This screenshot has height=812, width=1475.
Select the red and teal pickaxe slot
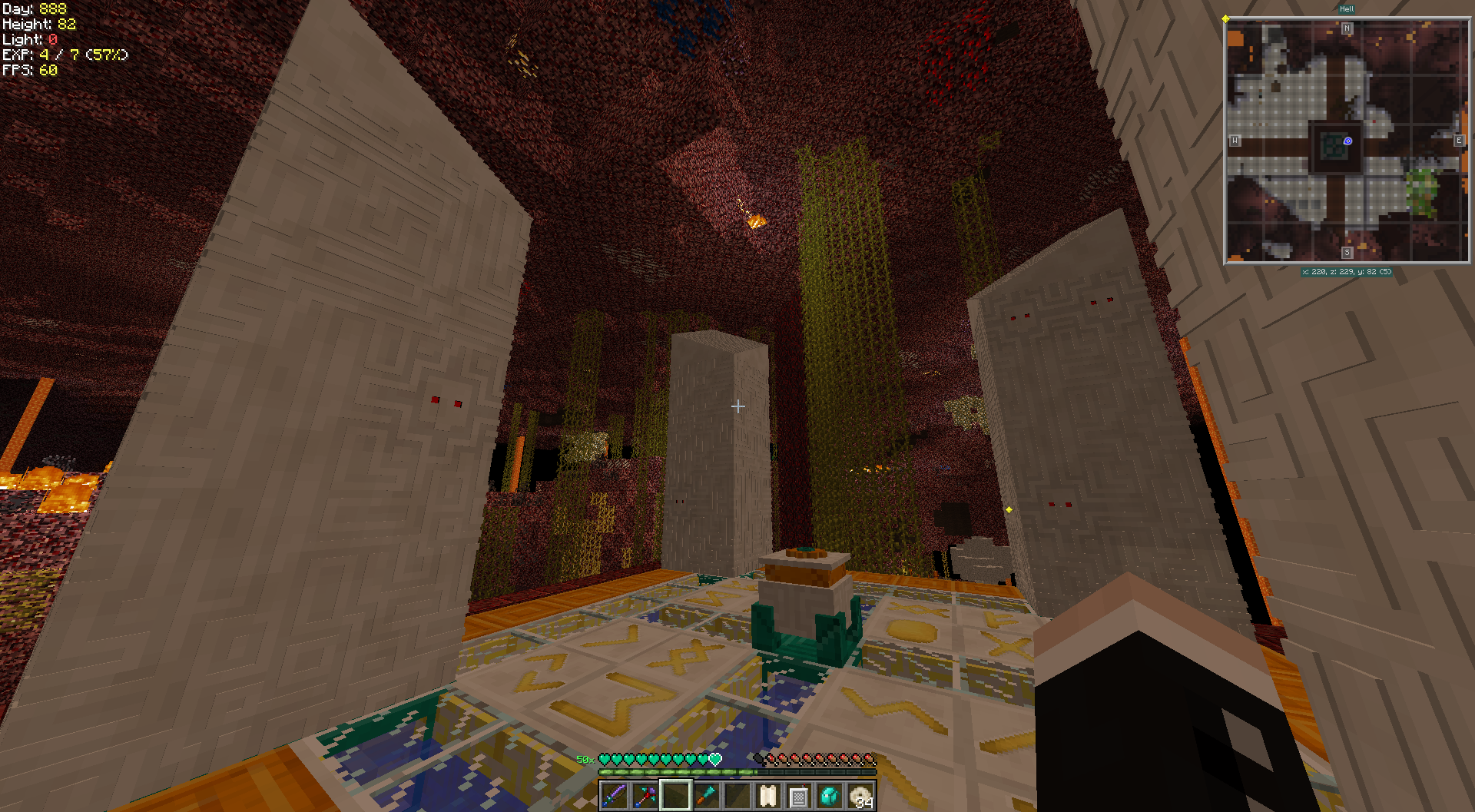point(645,796)
